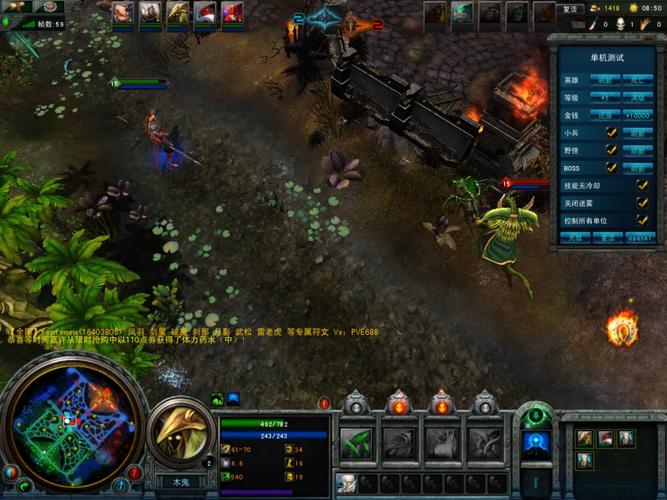Toggle the 小兵 (minion) checkbox

point(611,132)
